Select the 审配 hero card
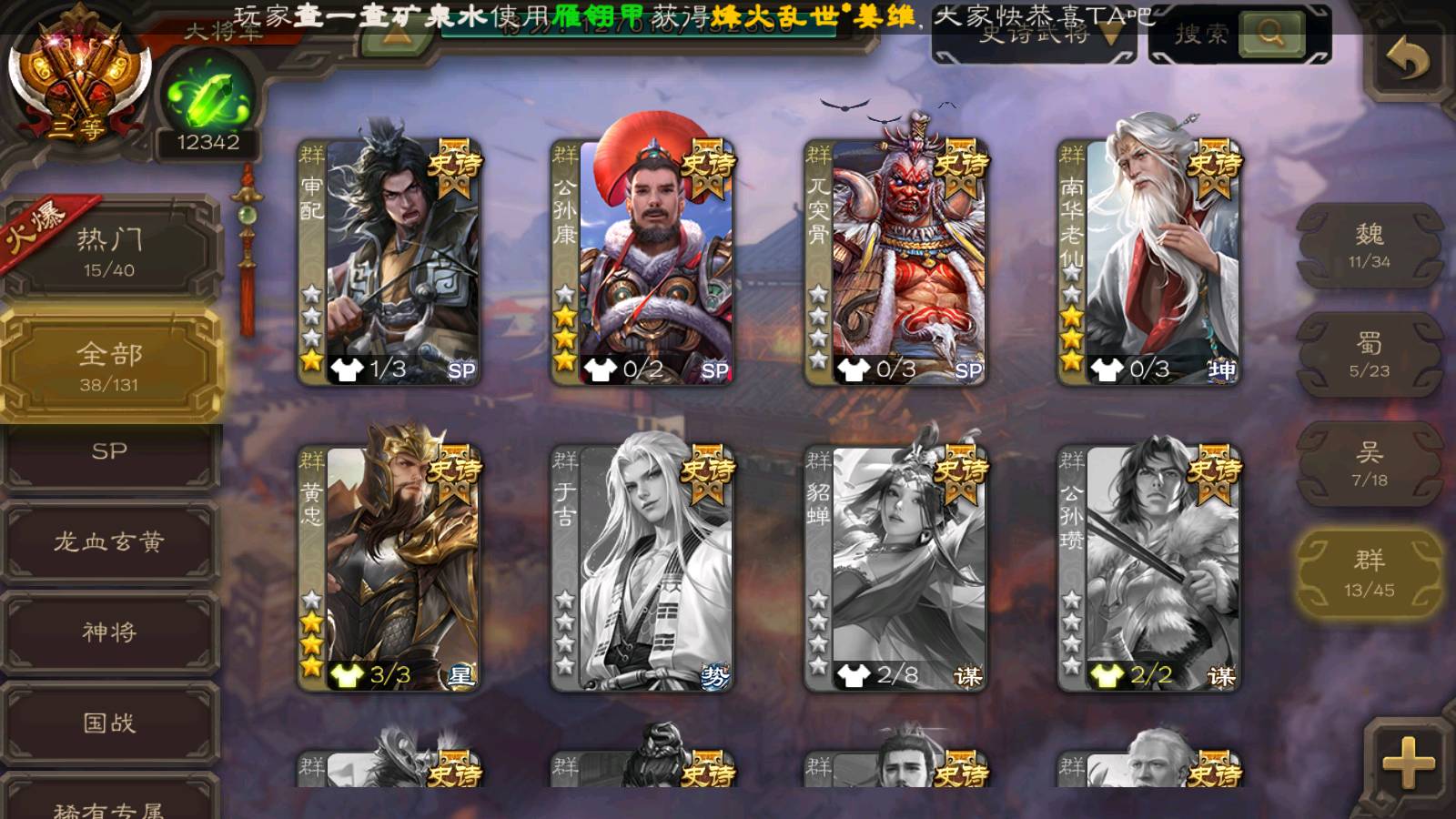 click(x=390, y=262)
